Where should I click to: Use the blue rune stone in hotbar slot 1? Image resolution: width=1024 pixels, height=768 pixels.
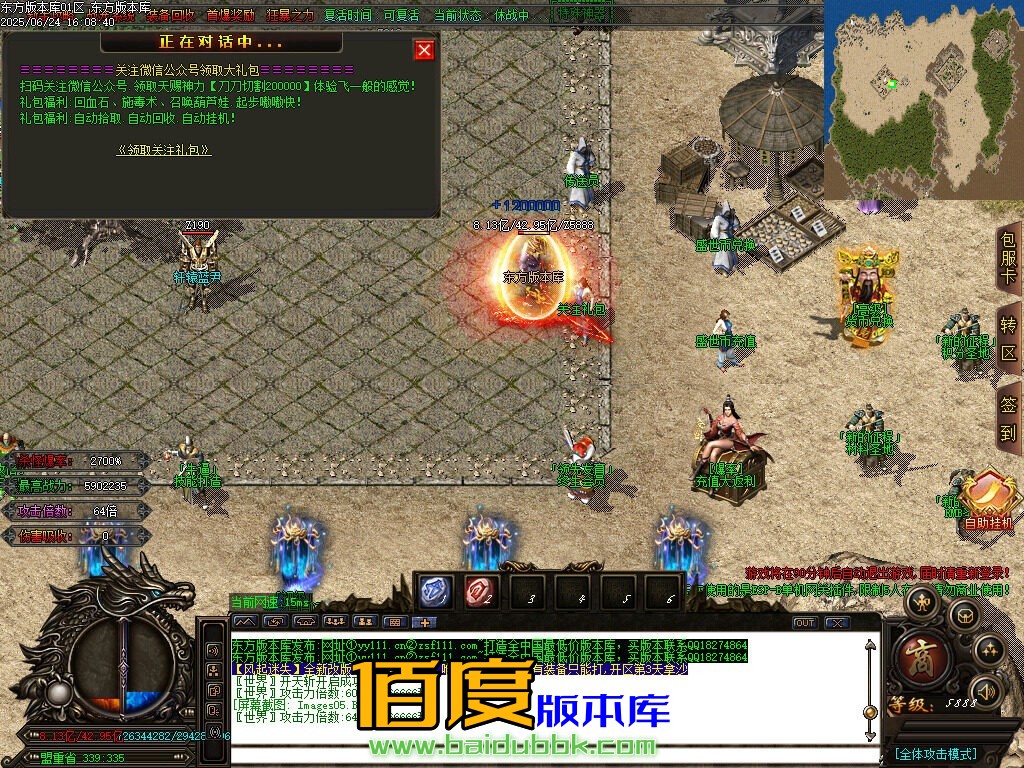[436, 593]
